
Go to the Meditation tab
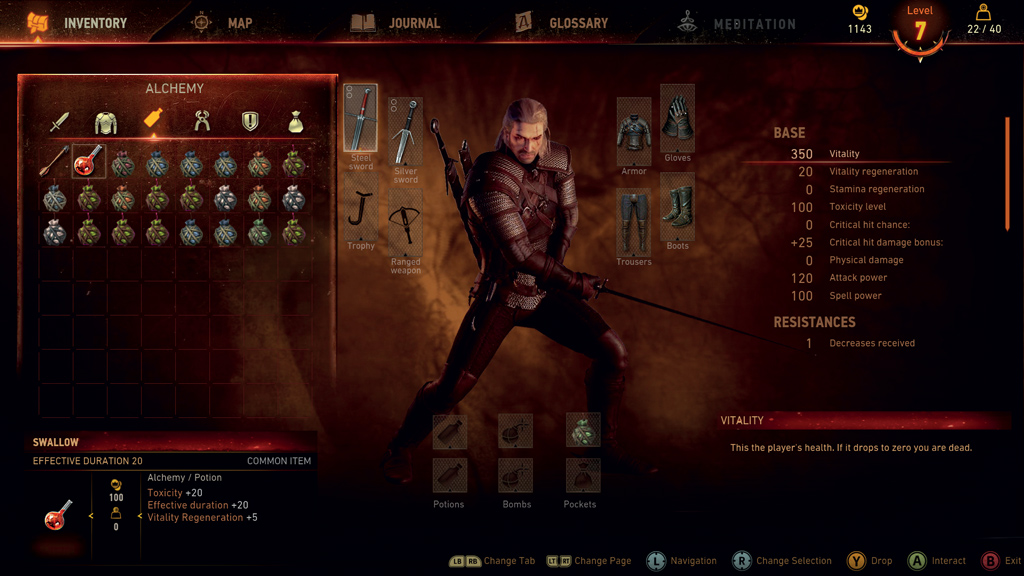pos(736,24)
